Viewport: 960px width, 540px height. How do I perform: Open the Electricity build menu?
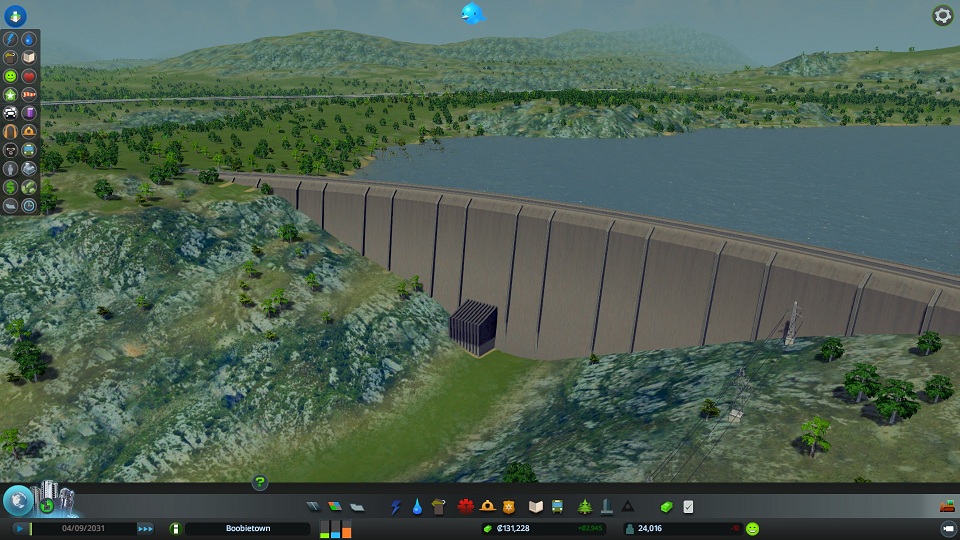395,507
